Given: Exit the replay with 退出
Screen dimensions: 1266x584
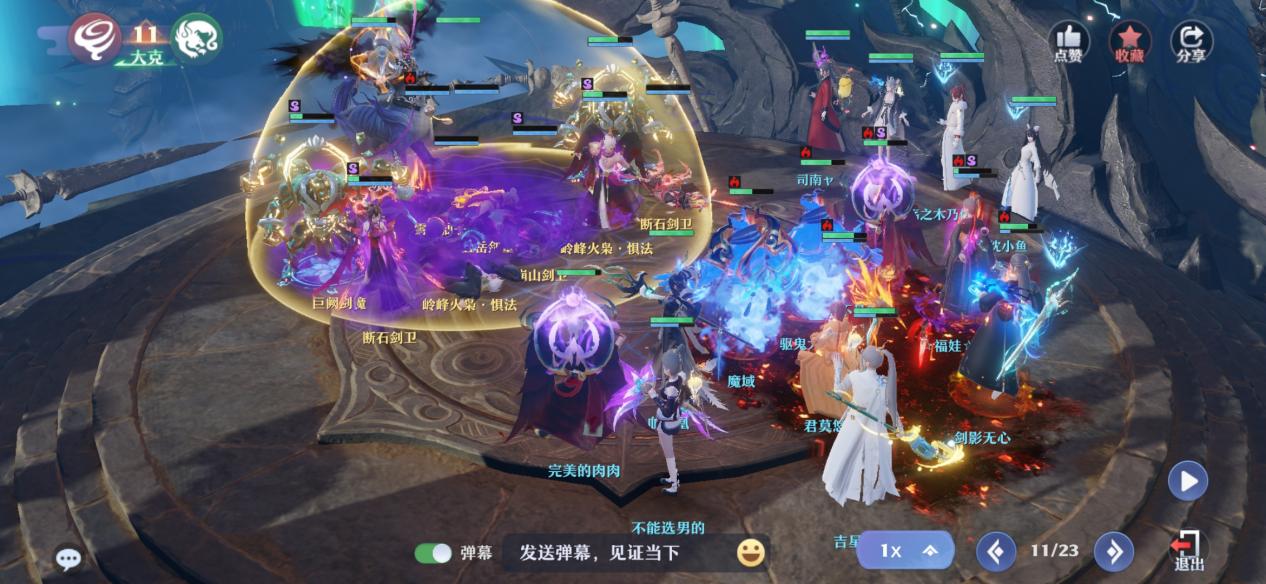Looking at the screenshot, I should click(x=1187, y=548).
